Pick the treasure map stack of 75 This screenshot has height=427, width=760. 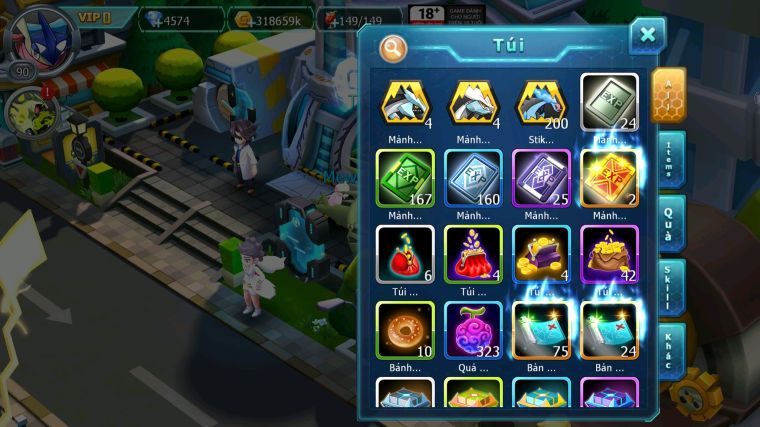[x=541, y=329]
